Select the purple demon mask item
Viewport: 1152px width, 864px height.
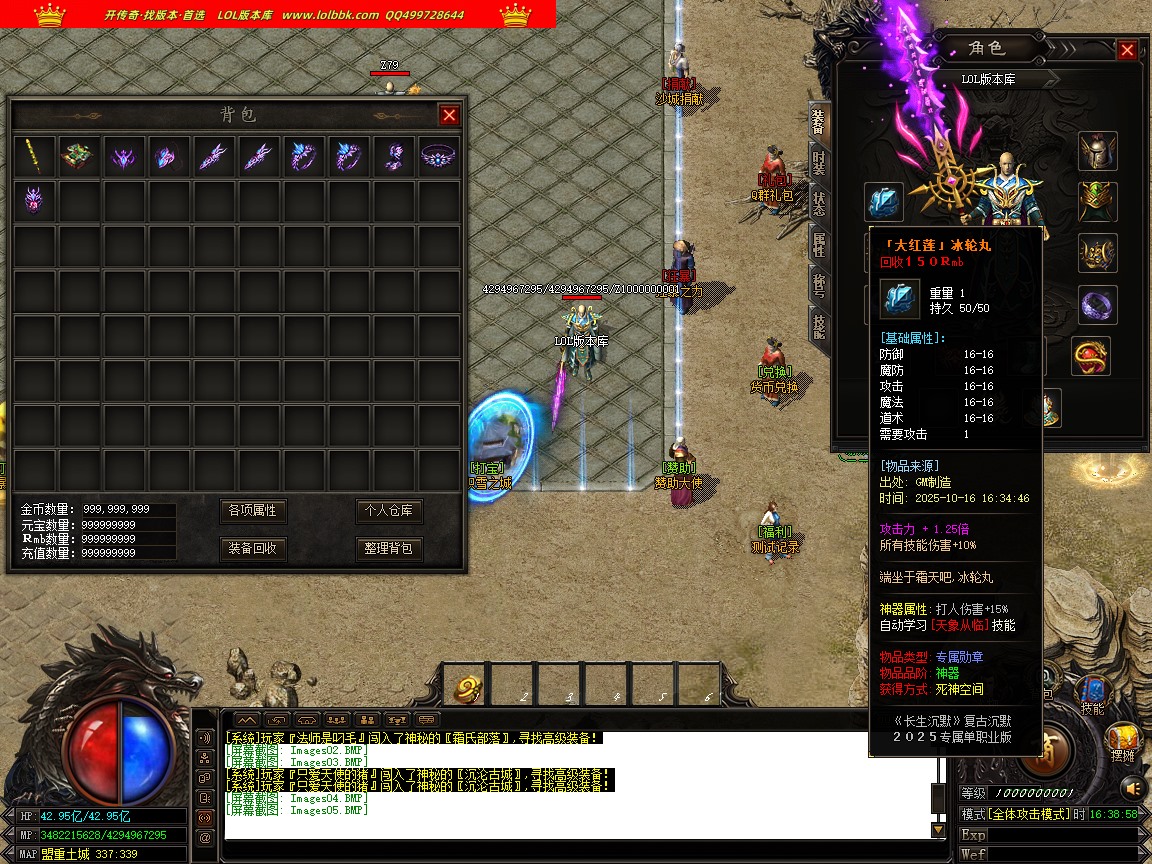[x=34, y=200]
